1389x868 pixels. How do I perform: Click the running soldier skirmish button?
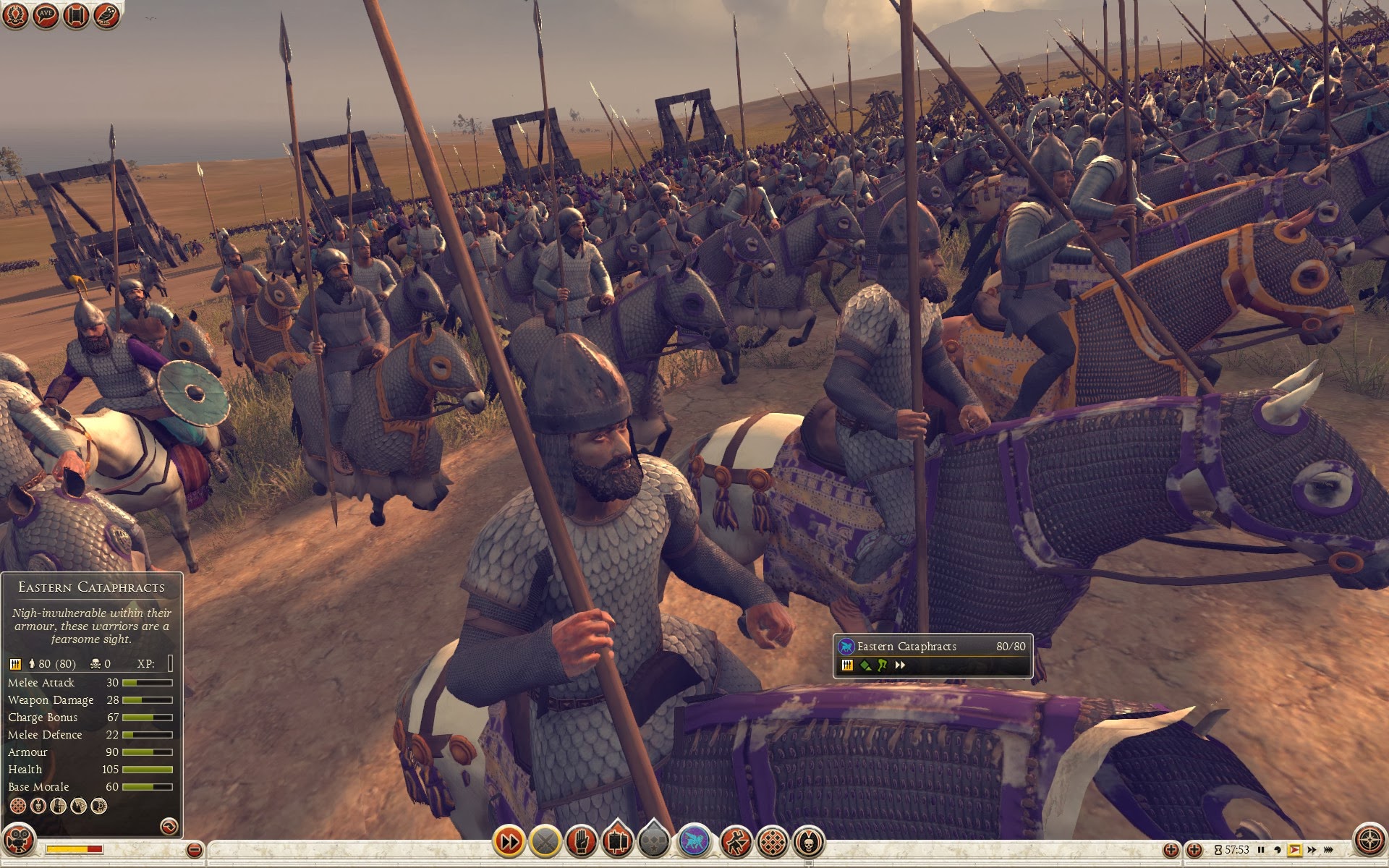pyautogui.click(x=736, y=841)
